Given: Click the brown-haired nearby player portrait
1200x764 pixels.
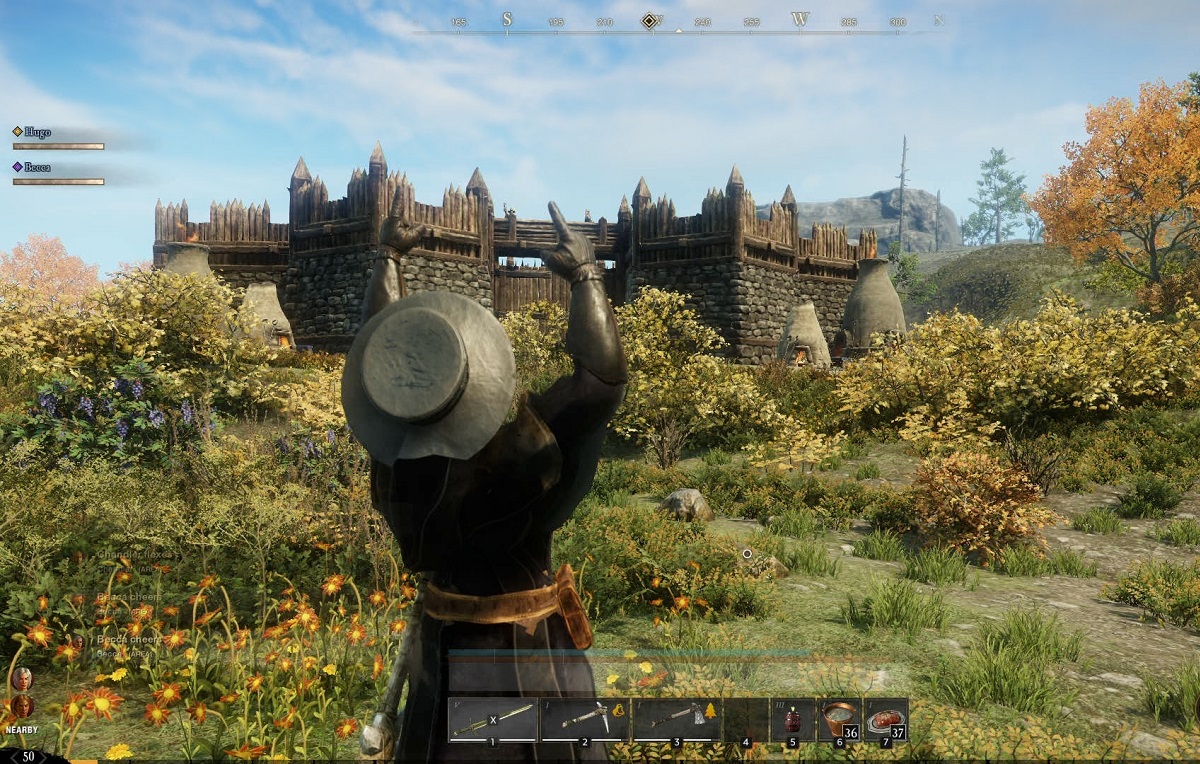Looking at the screenshot, I should 21,707.
